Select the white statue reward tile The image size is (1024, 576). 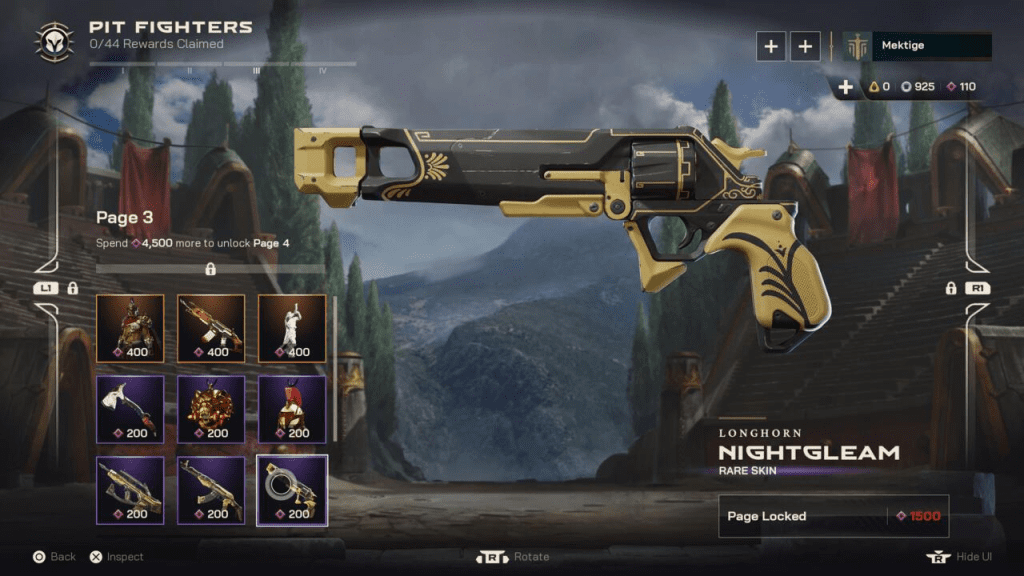click(291, 327)
